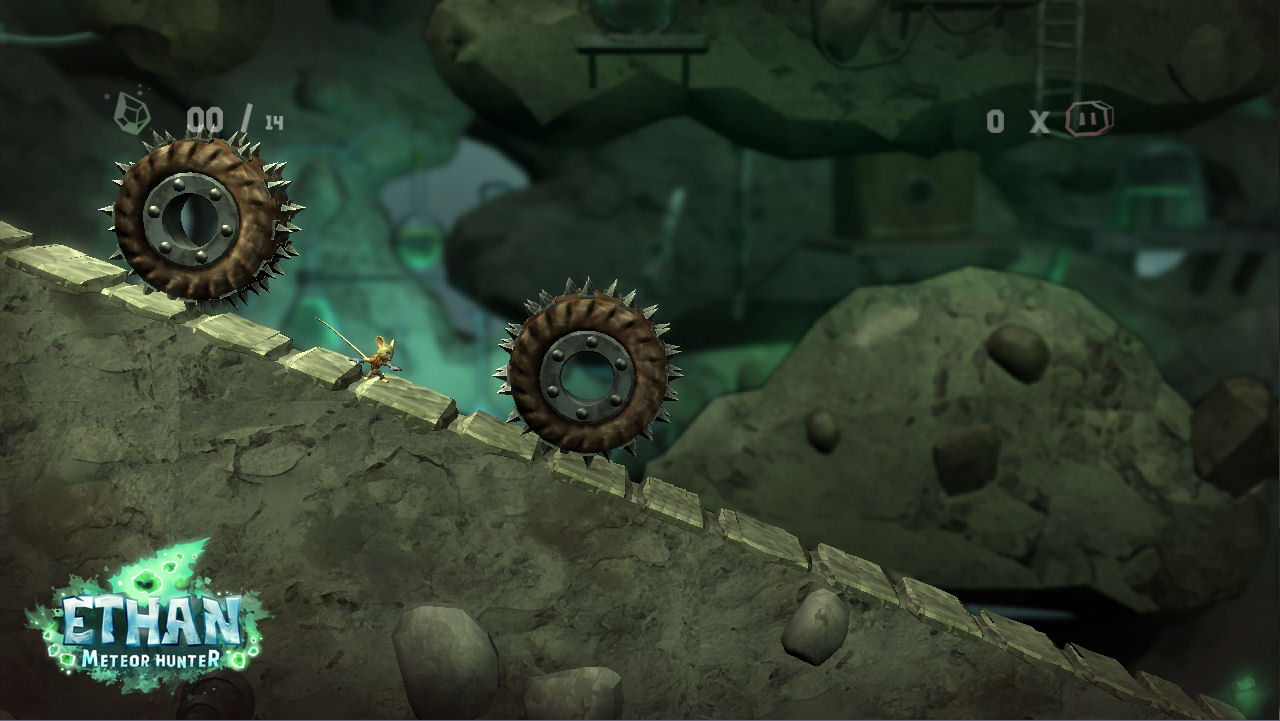
Task: Click the meteor fragment collectible icon
Action: coord(132,112)
